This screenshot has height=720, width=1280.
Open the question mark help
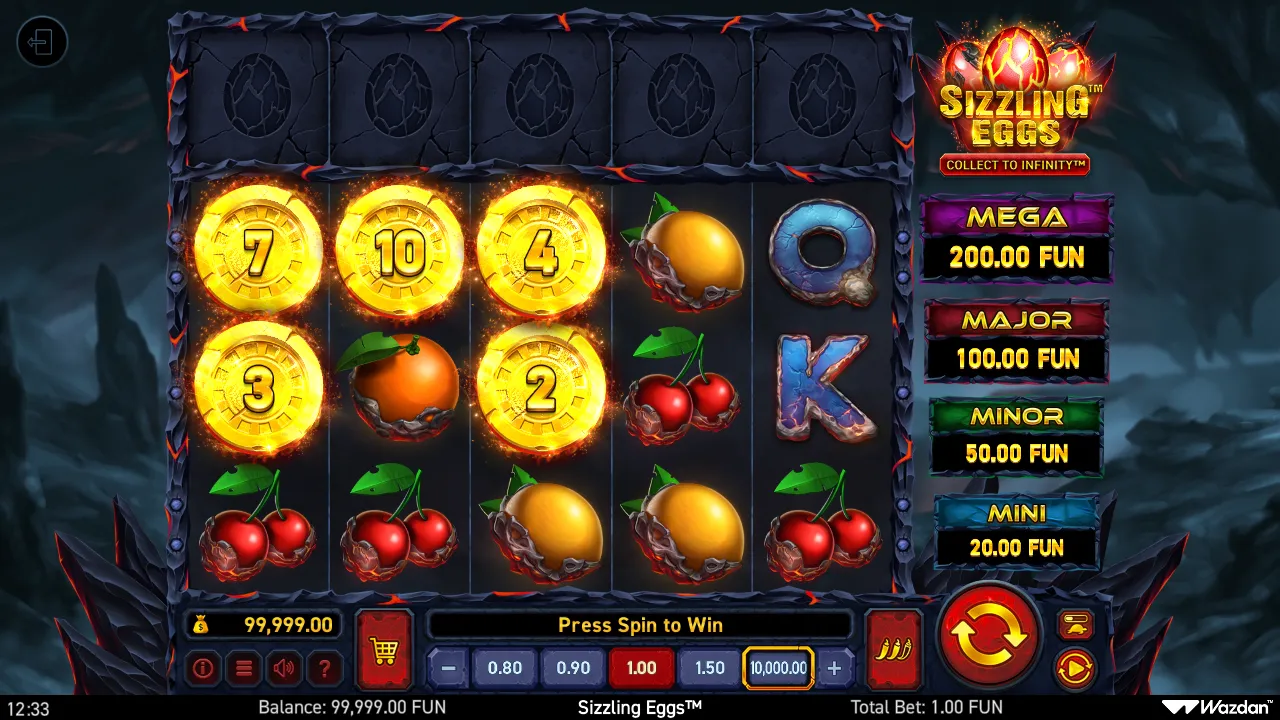click(x=325, y=668)
